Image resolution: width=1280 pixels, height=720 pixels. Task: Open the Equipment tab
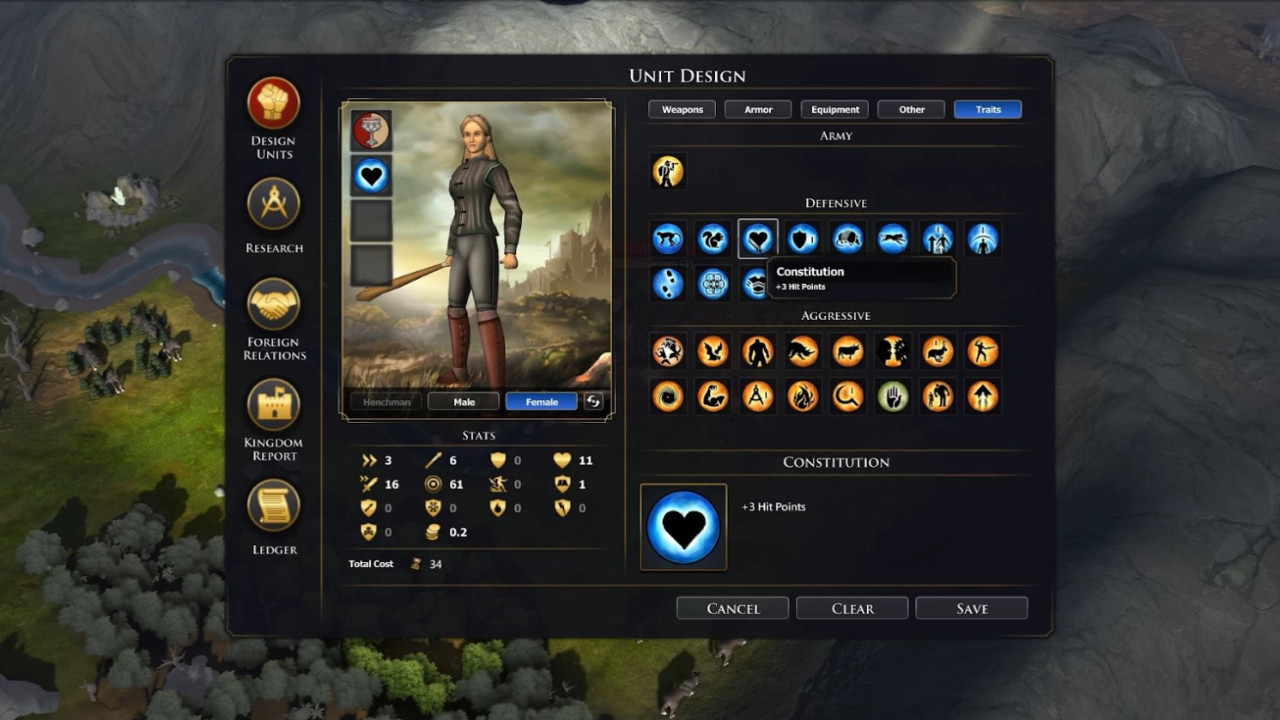click(834, 109)
